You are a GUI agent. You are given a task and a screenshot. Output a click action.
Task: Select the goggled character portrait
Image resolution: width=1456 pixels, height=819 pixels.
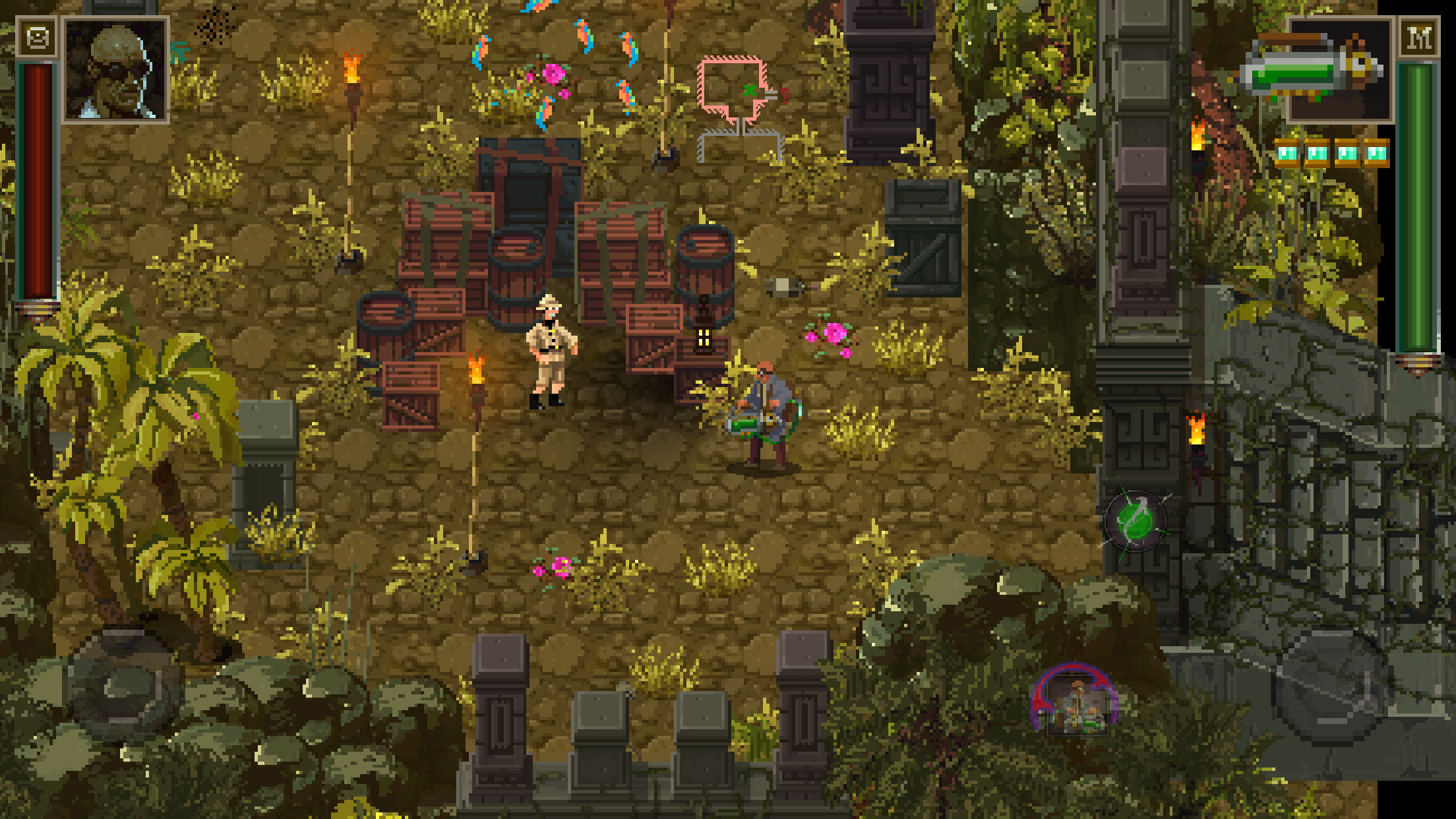pyautogui.click(x=116, y=70)
